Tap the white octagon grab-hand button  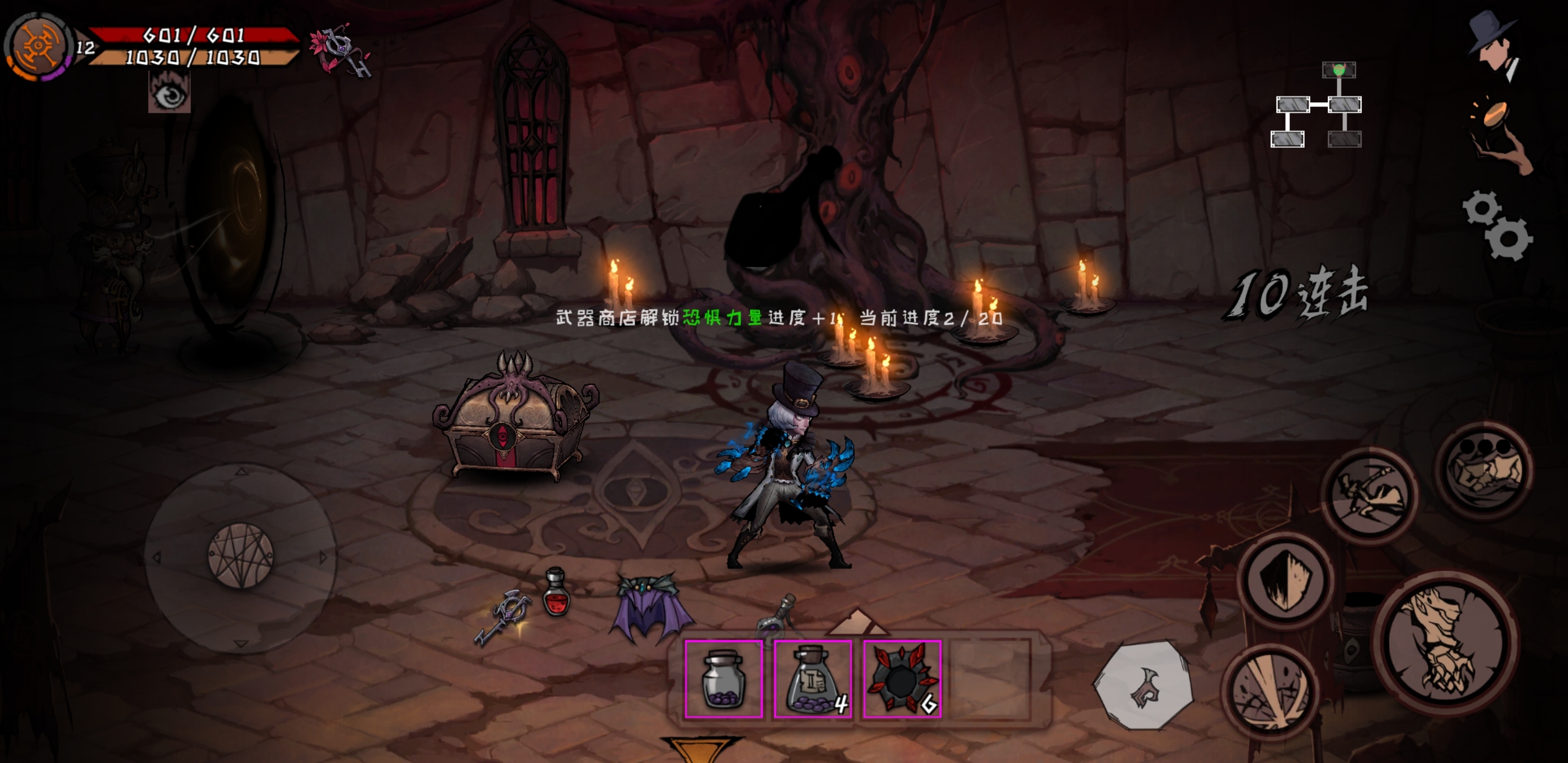(1143, 684)
